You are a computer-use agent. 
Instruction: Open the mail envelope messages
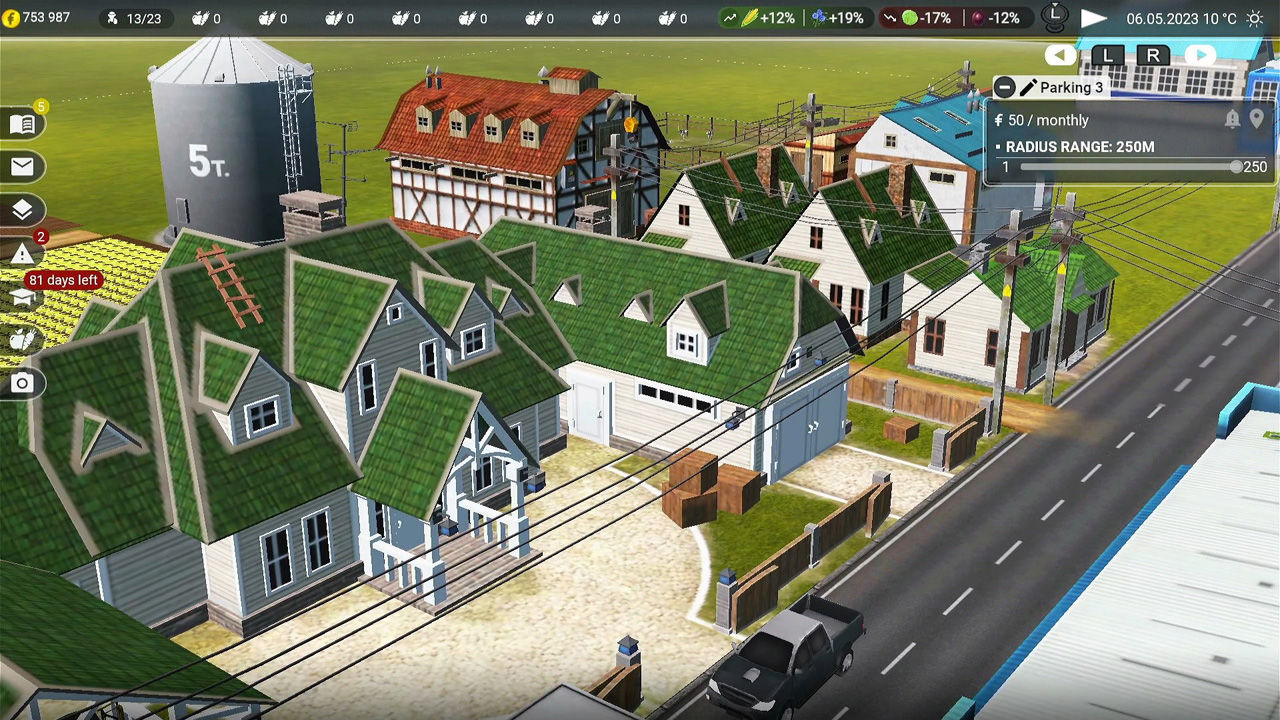22,167
